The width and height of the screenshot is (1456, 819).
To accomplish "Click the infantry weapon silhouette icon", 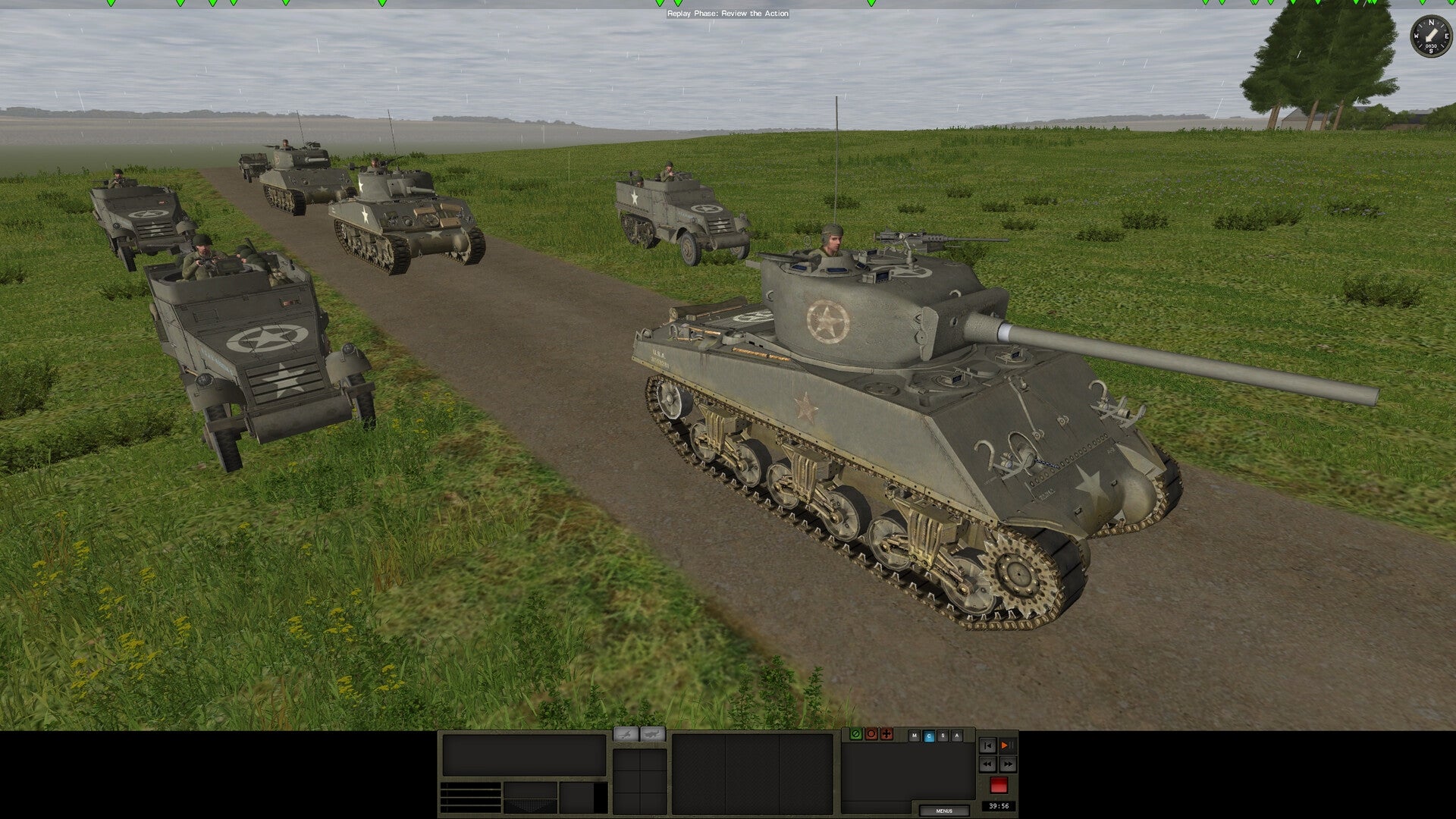I will coord(626,734).
